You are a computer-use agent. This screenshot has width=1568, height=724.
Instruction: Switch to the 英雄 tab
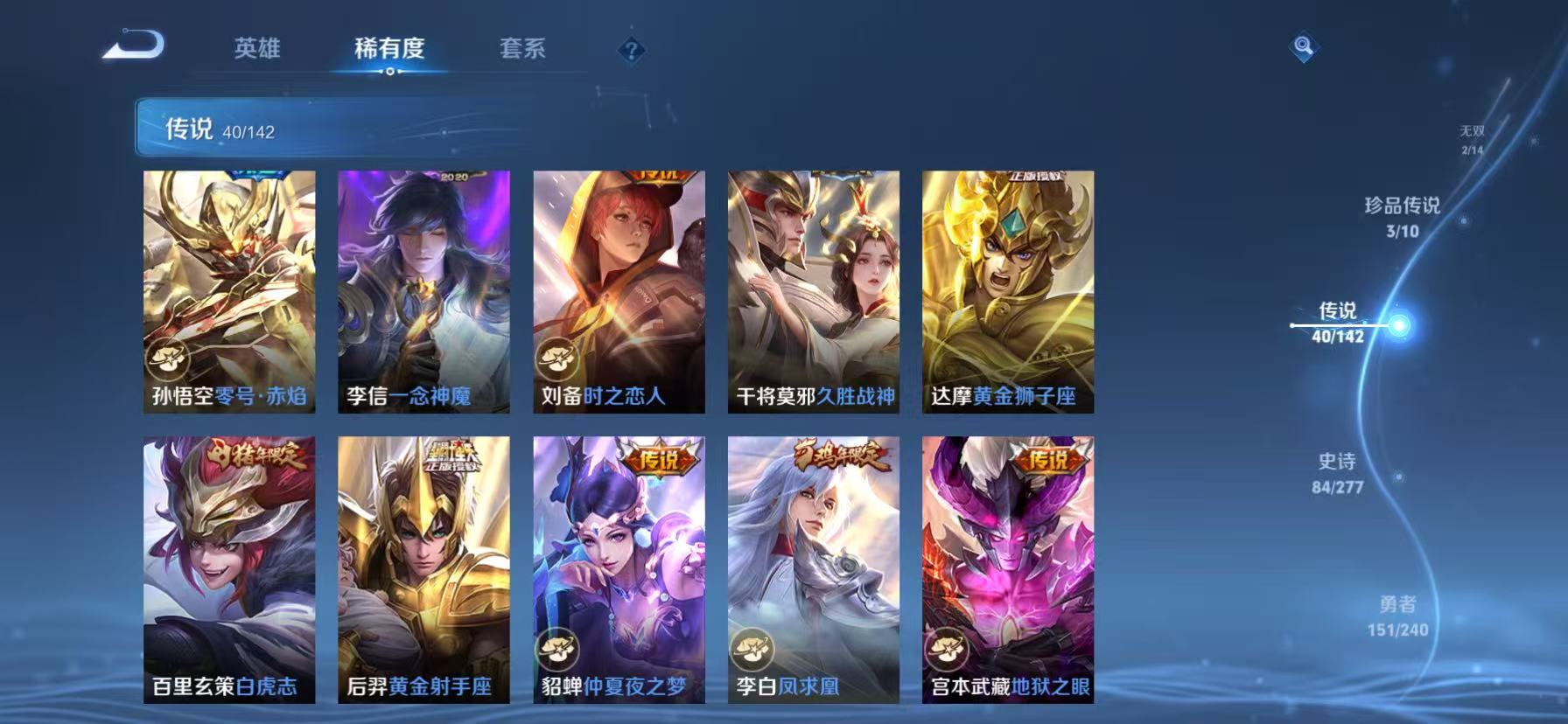click(256, 50)
